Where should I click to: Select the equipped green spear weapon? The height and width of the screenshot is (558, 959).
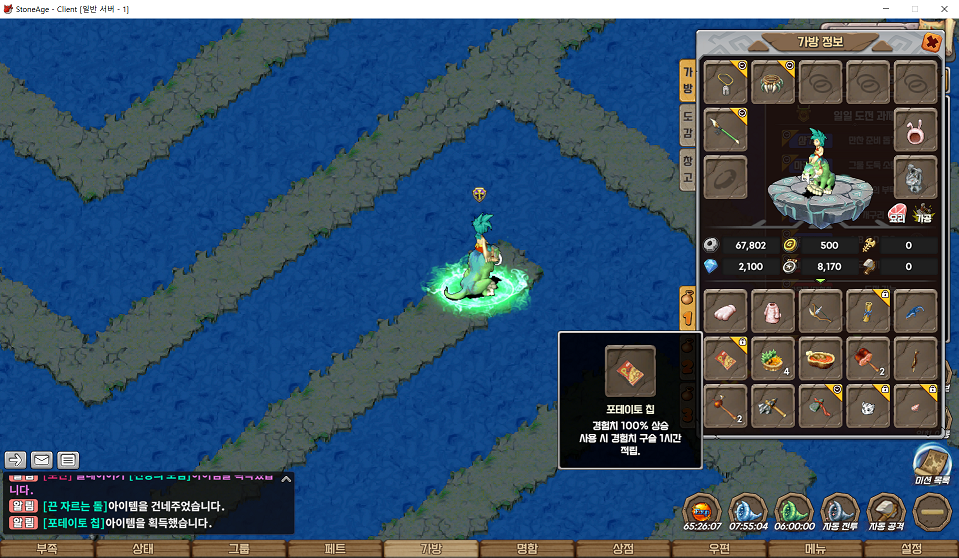click(726, 129)
